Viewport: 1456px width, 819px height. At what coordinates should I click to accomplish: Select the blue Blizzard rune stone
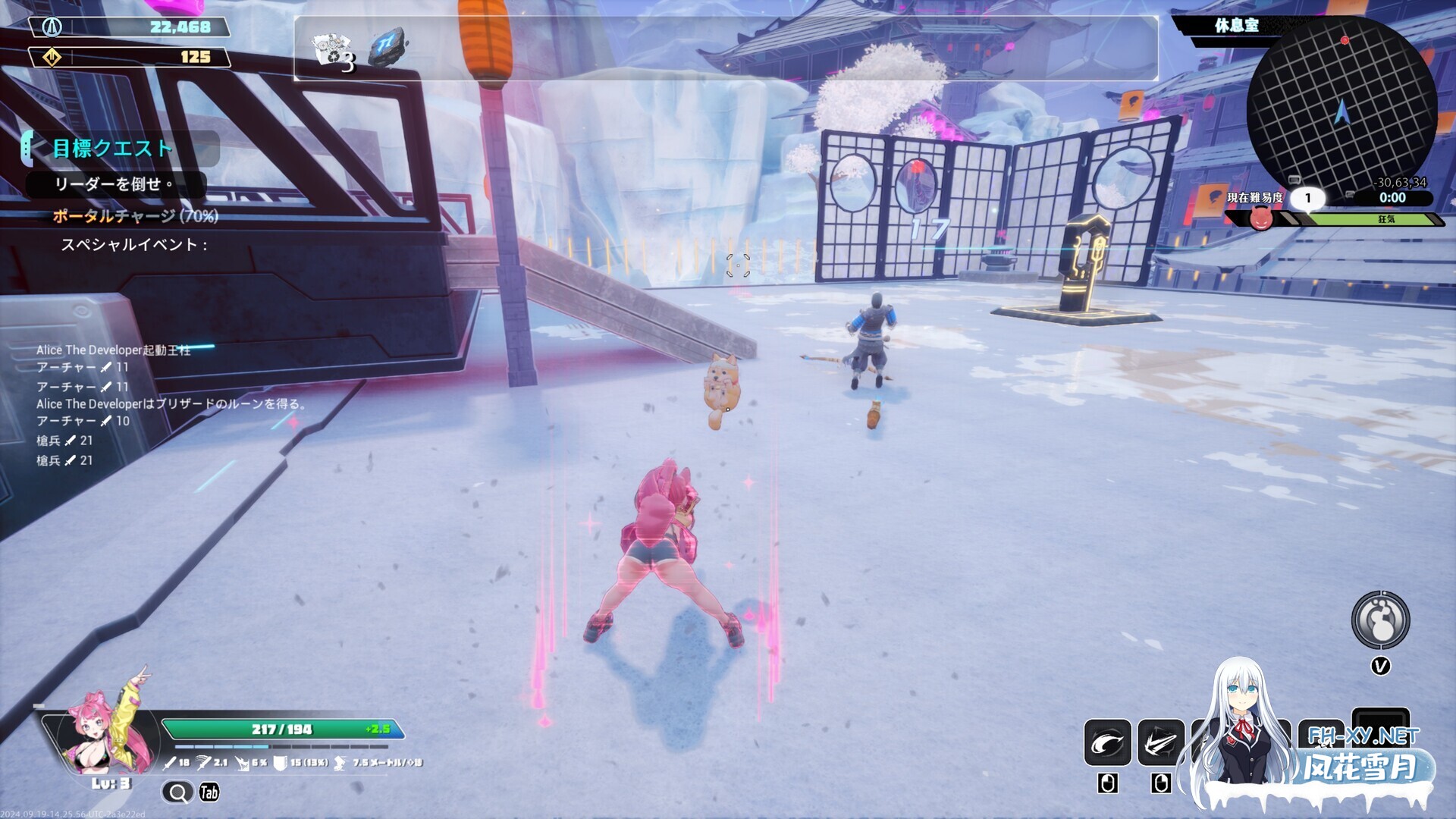coord(388,47)
